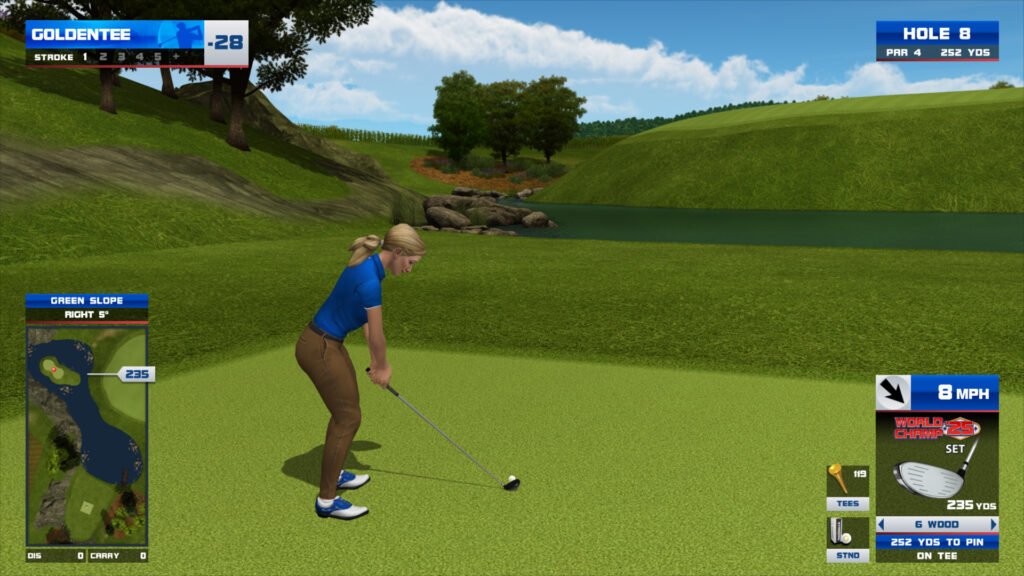Select the 235 distance marker on minimap

point(135,374)
